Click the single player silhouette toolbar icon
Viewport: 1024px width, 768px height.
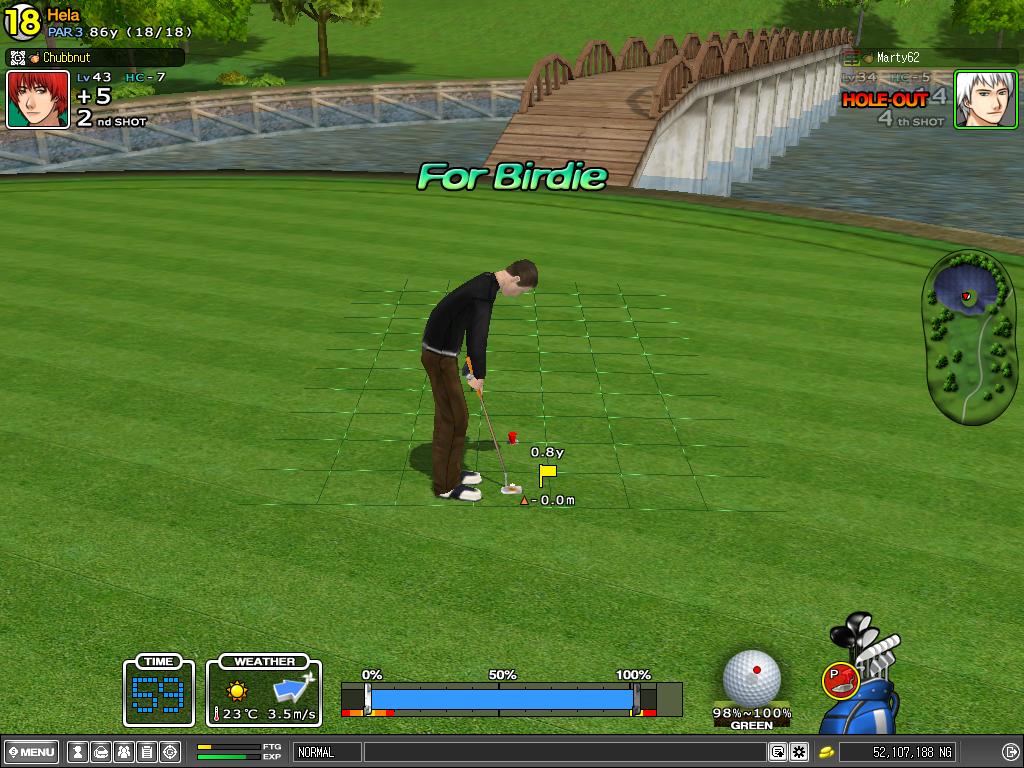point(76,752)
